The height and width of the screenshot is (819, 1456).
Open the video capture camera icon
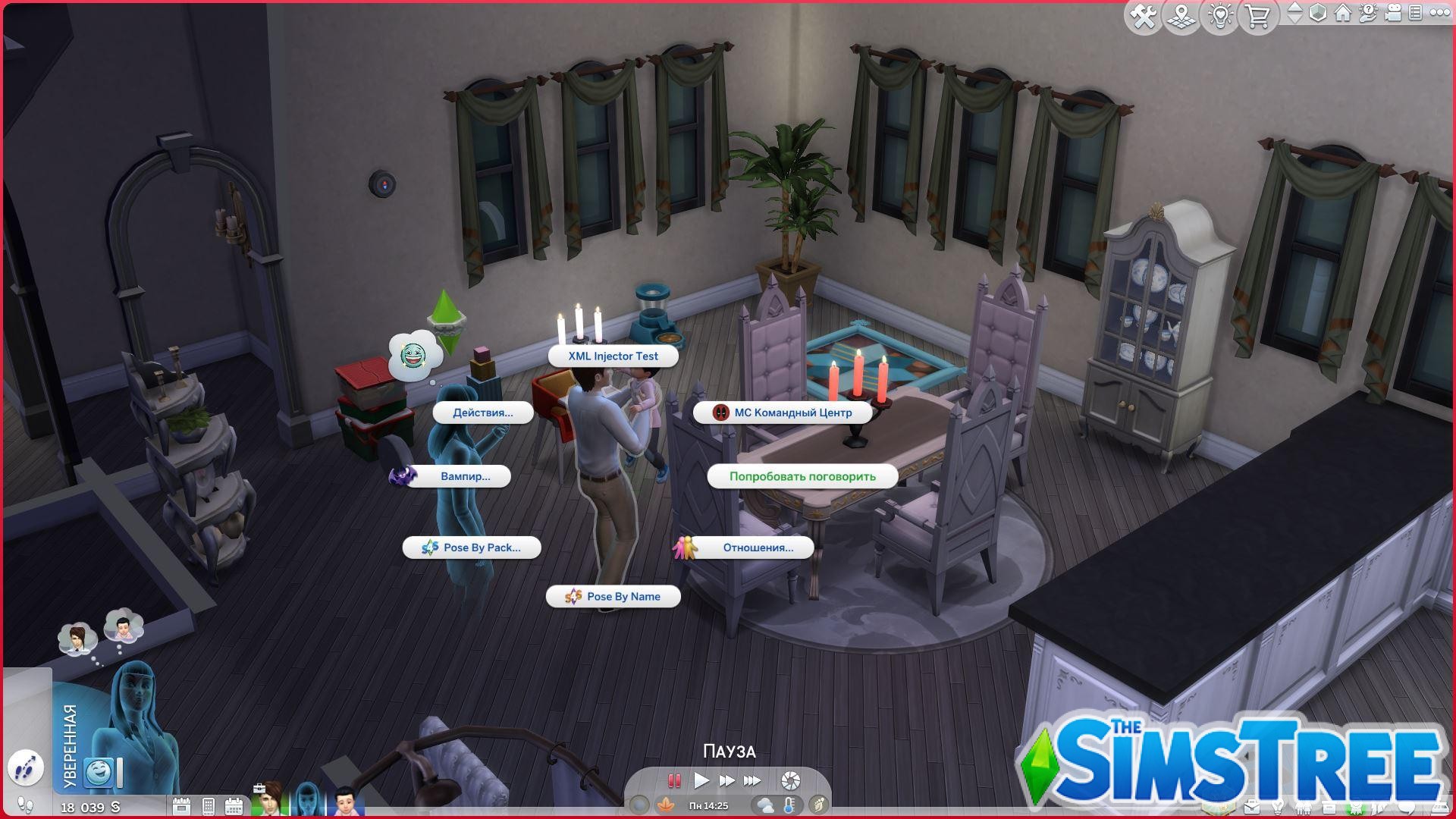click(1392, 13)
